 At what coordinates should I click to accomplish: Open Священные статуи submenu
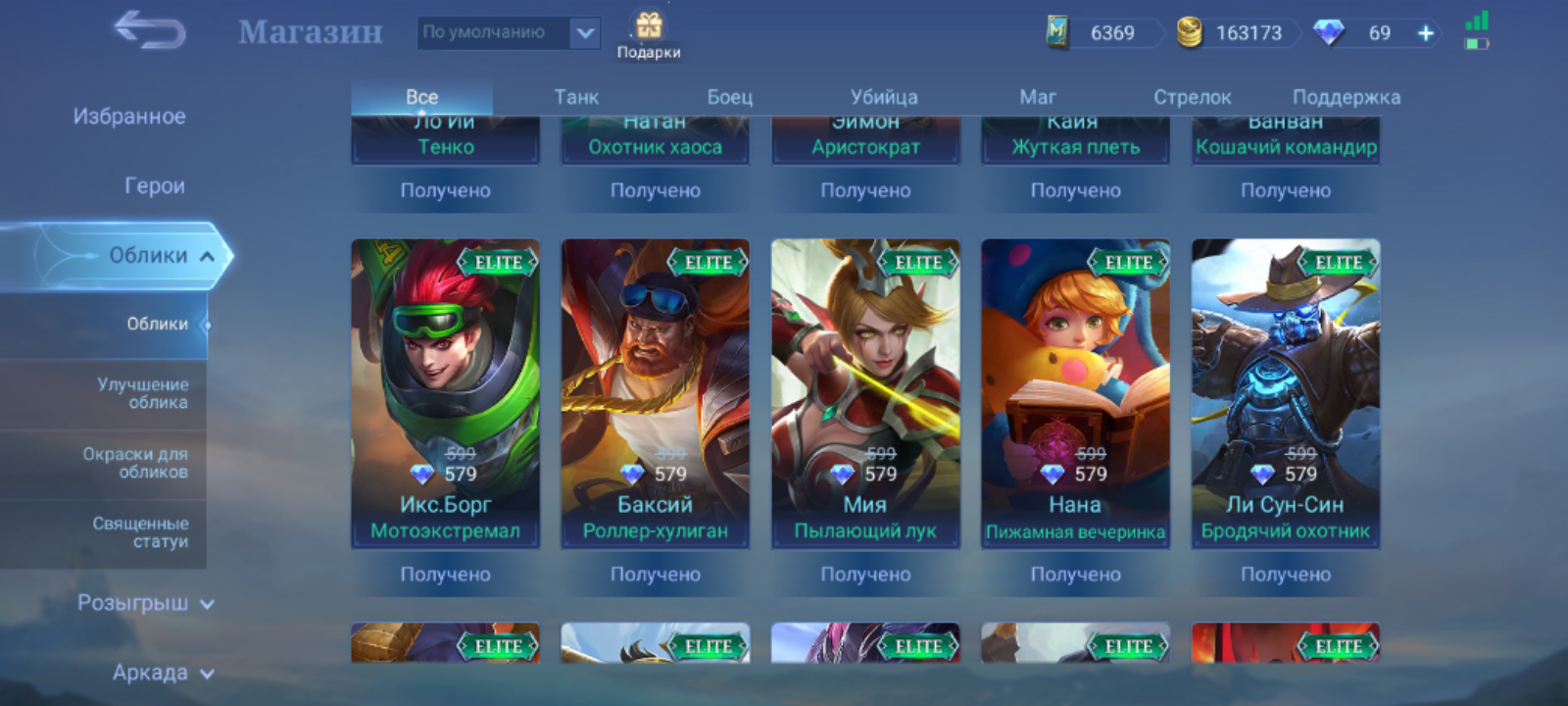(140, 532)
